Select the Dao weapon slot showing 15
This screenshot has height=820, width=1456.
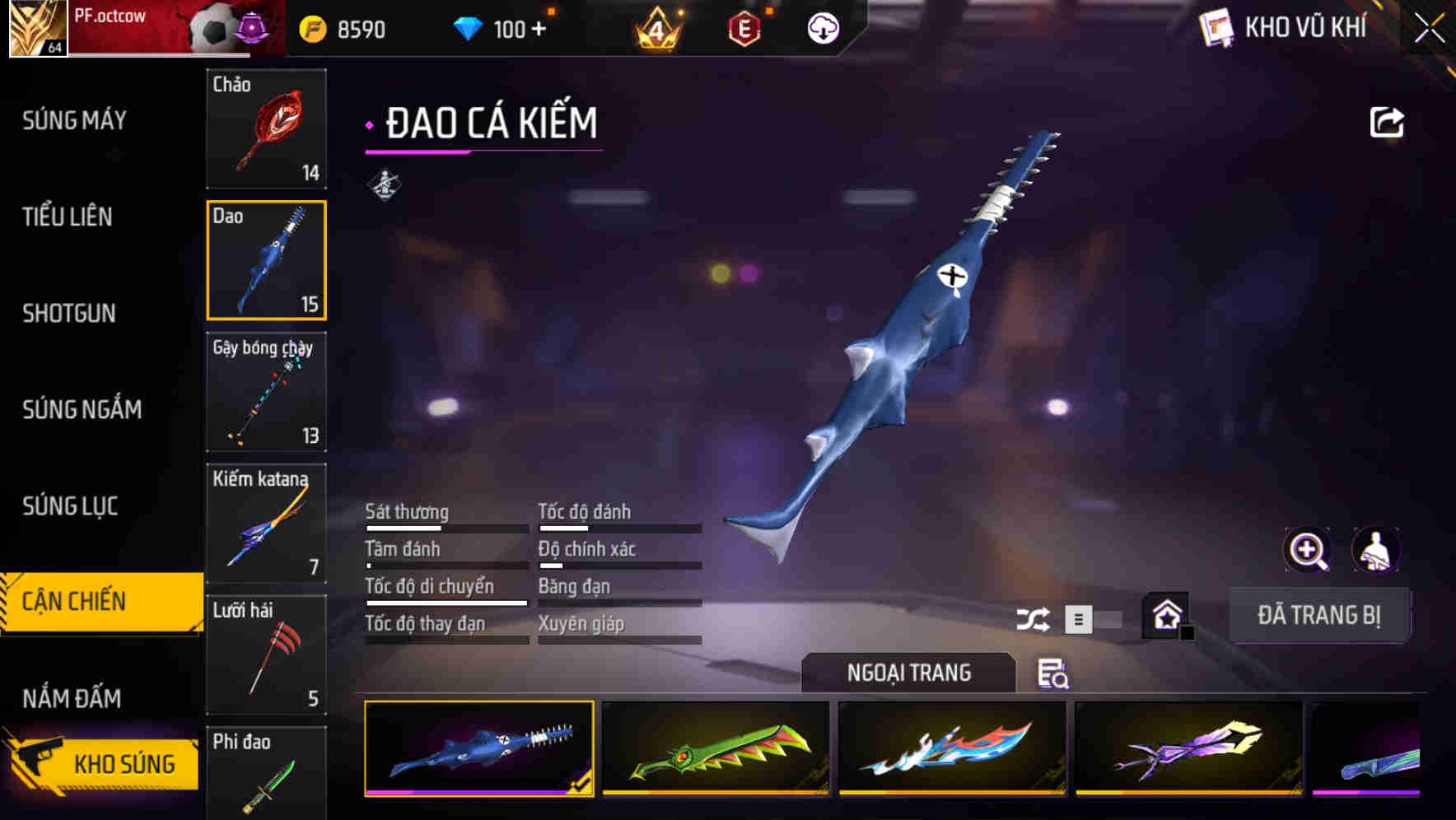click(x=266, y=259)
